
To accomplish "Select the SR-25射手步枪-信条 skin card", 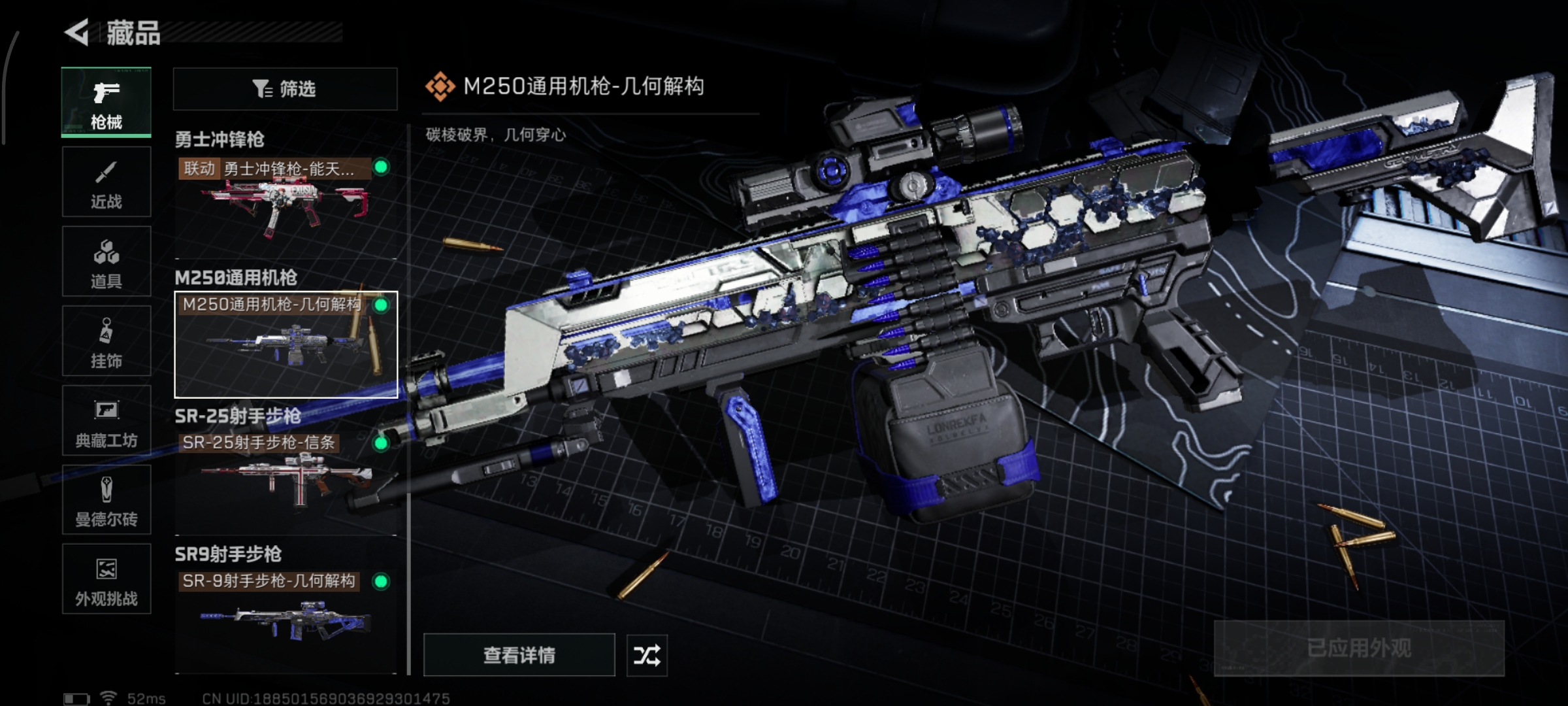I will (286, 482).
